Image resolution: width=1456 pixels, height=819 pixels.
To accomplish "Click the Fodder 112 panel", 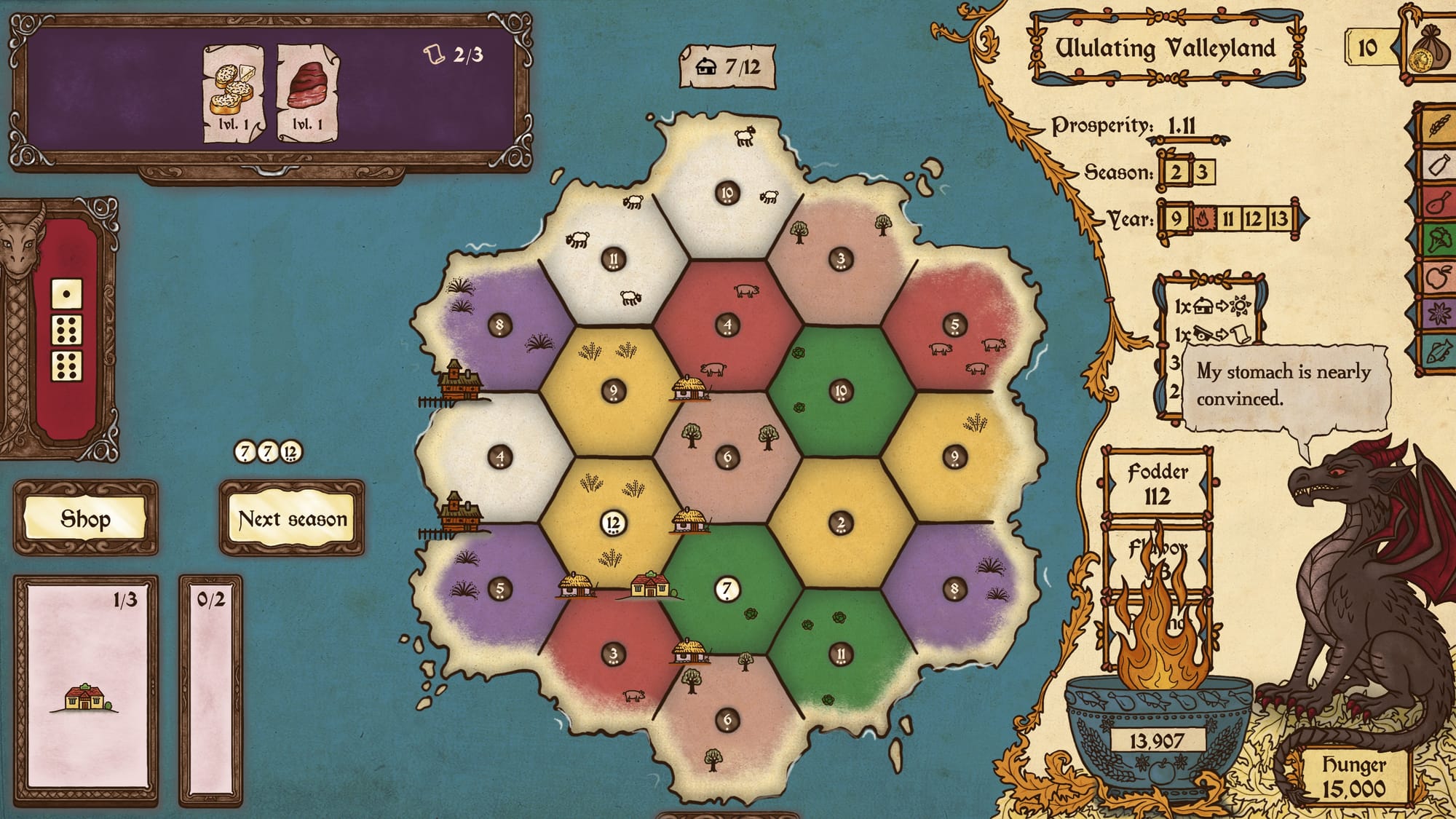I will tap(1157, 484).
